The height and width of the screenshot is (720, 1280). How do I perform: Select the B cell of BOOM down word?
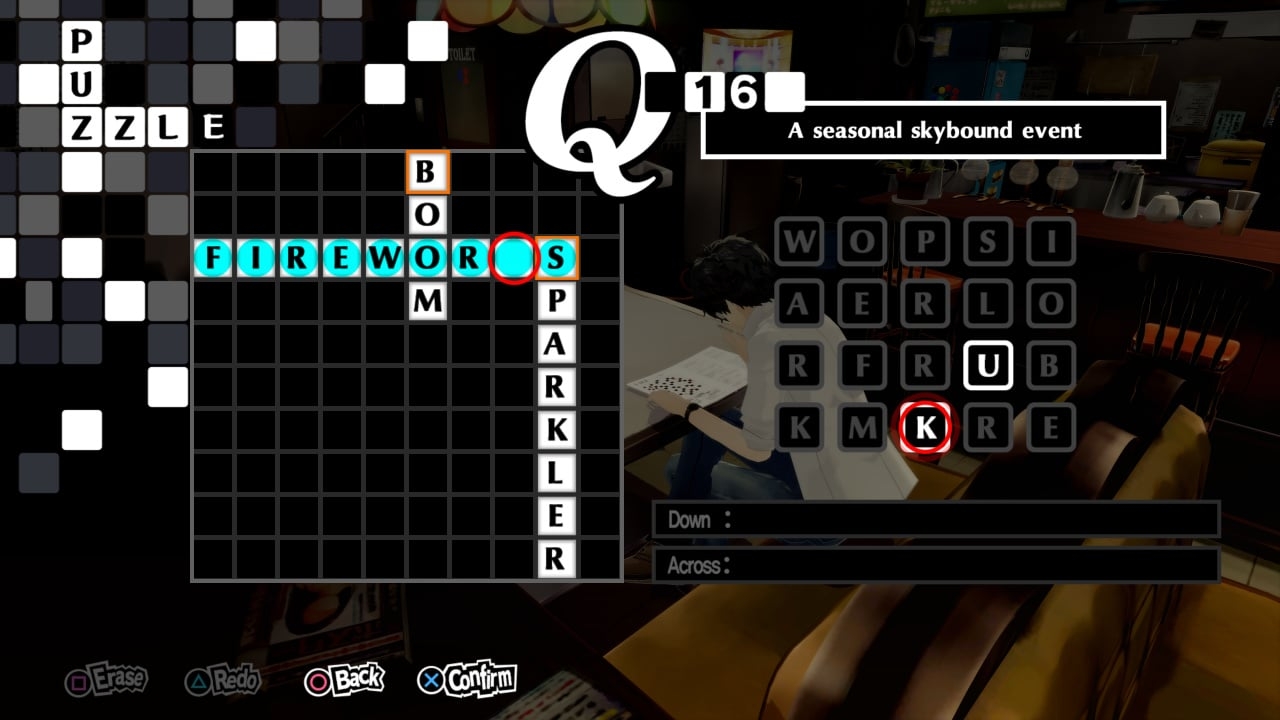coord(428,171)
